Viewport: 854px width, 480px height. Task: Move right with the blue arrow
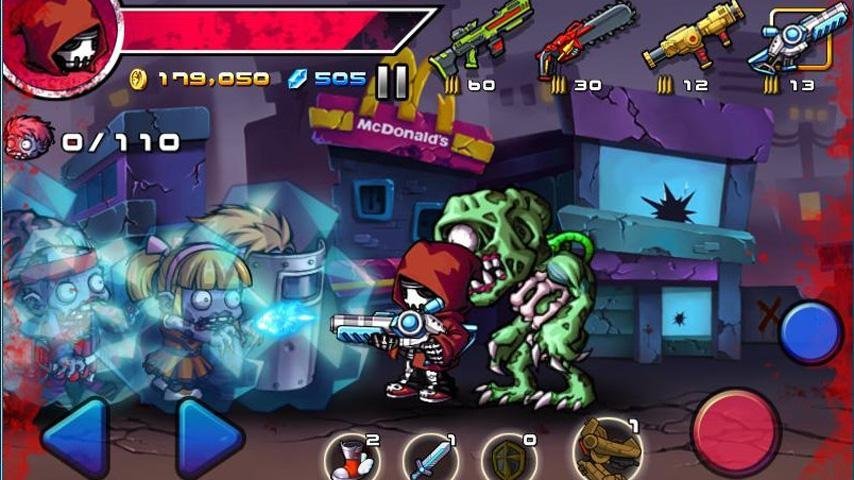pyautogui.click(x=209, y=436)
